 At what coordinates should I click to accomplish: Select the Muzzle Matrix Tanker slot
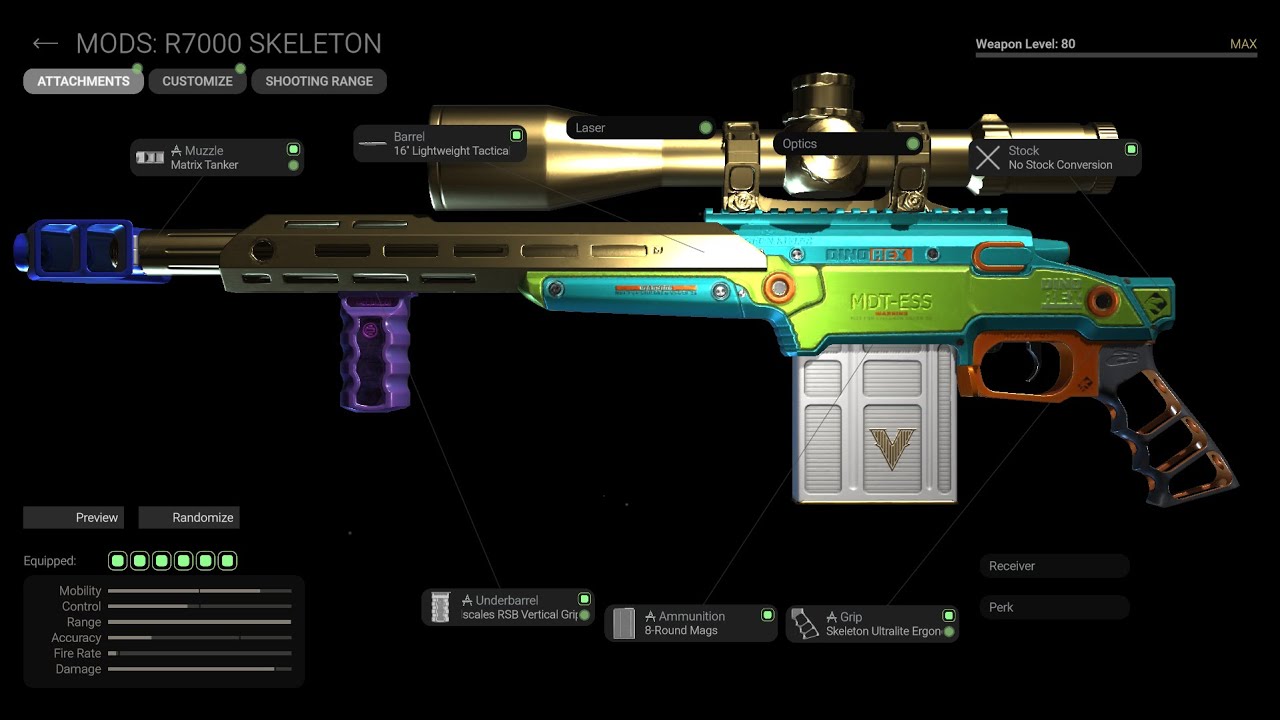click(x=216, y=158)
